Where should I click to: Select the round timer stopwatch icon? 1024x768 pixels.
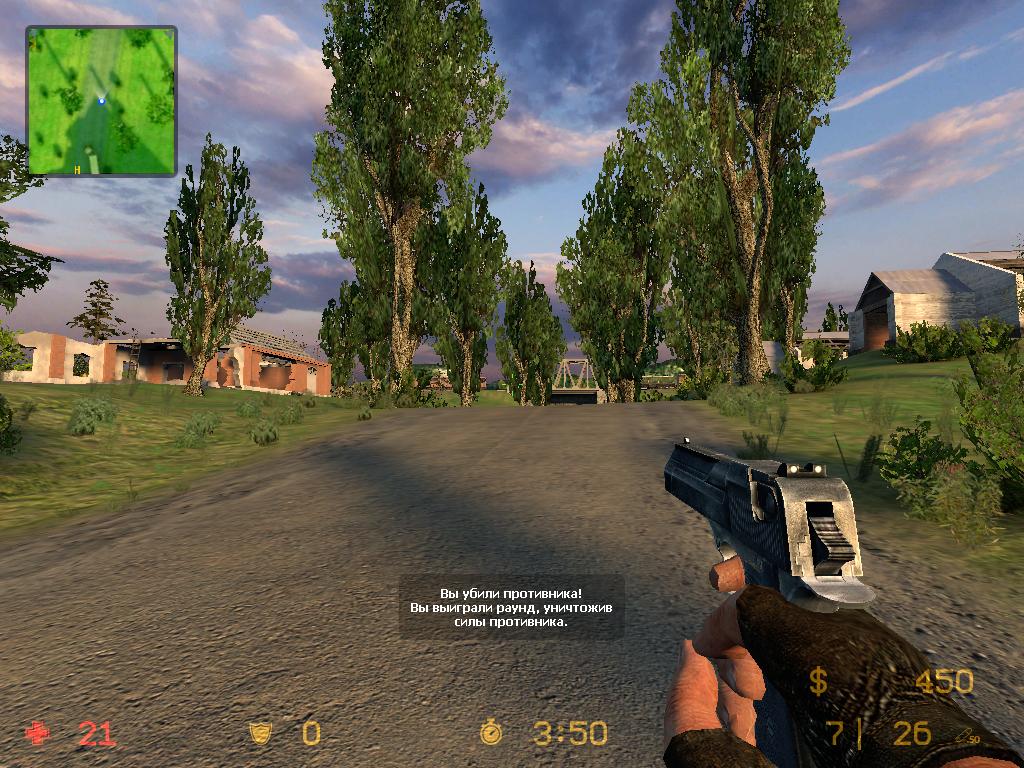[x=490, y=733]
